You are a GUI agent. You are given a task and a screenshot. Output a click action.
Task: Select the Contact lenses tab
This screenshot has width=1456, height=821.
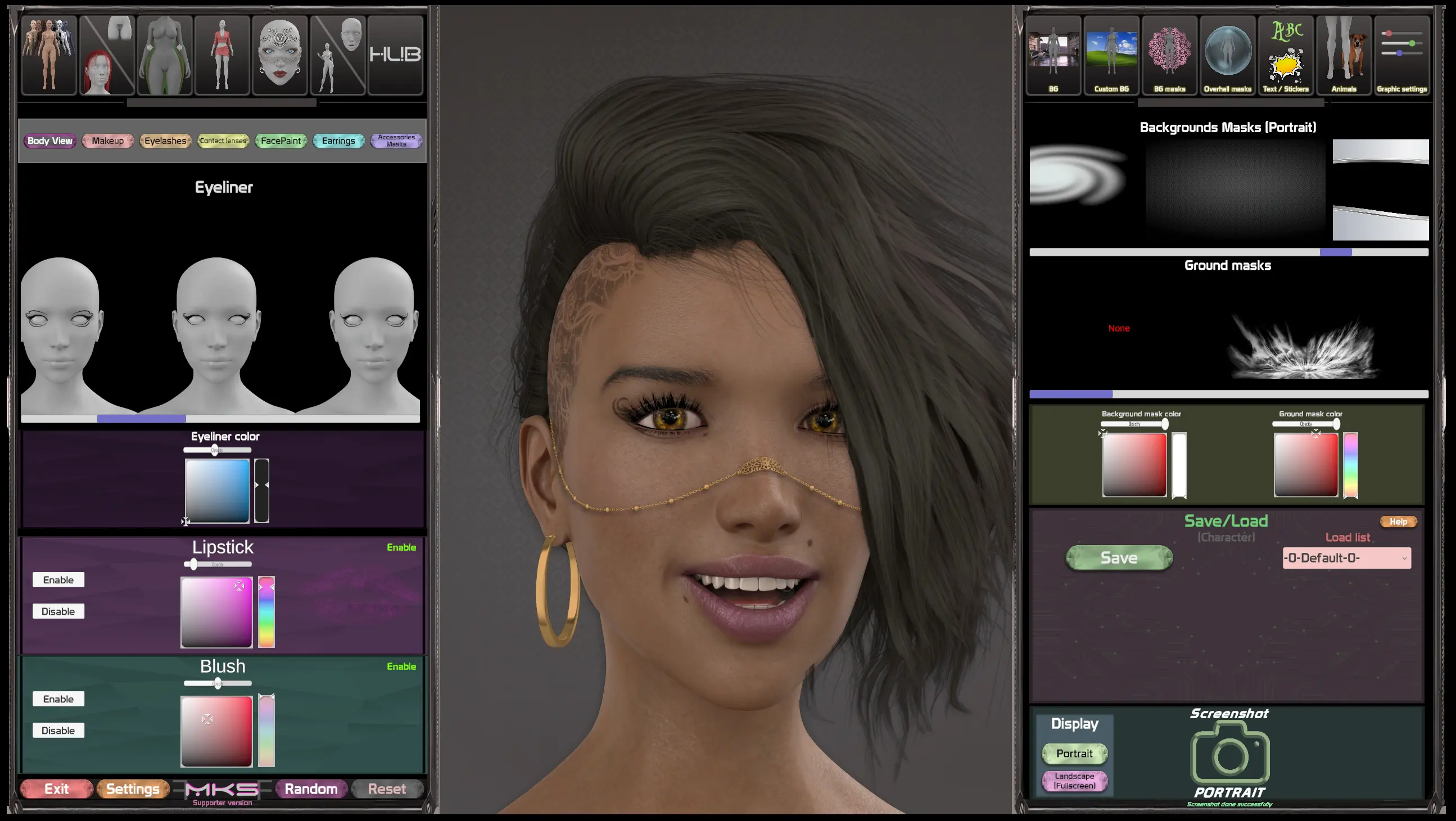click(223, 140)
